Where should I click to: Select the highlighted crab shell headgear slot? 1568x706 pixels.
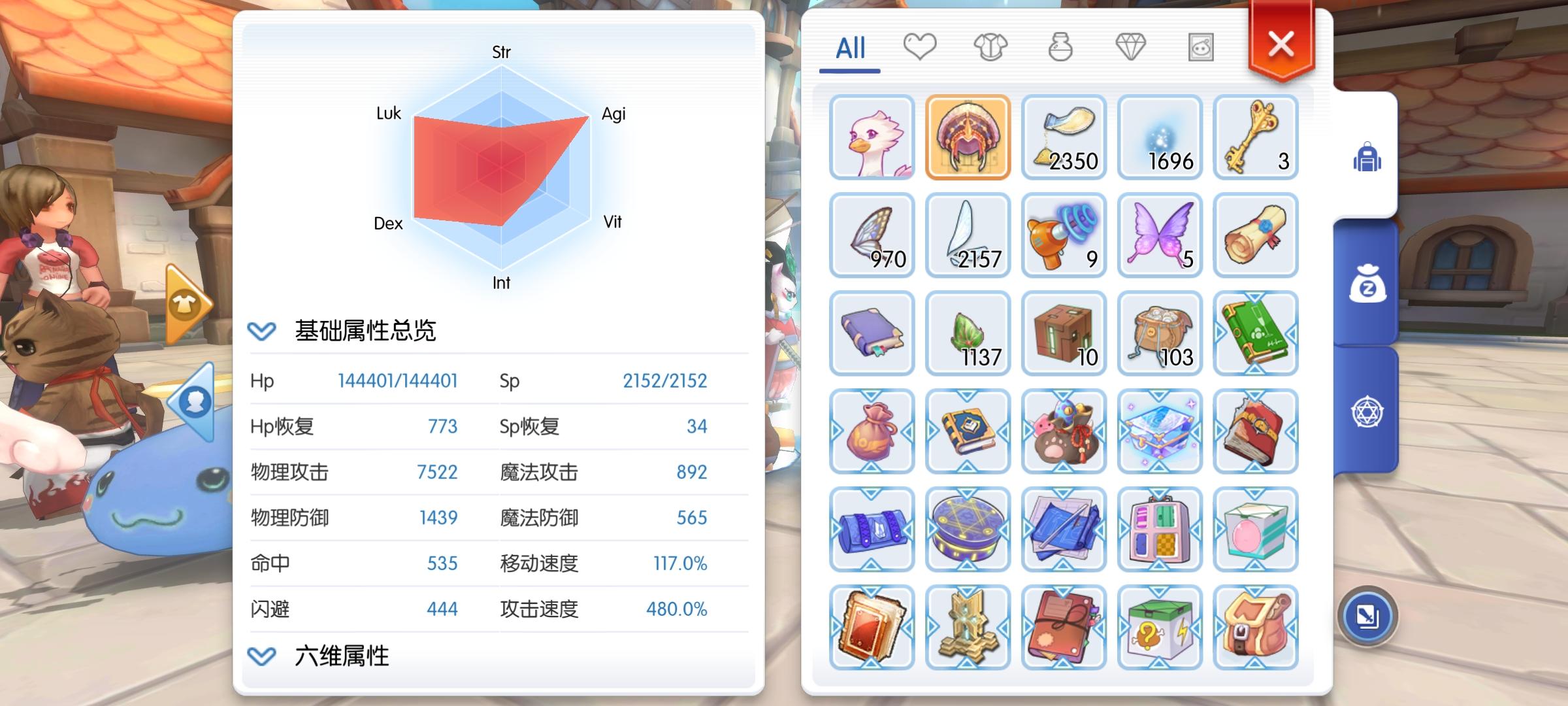tap(968, 137)
